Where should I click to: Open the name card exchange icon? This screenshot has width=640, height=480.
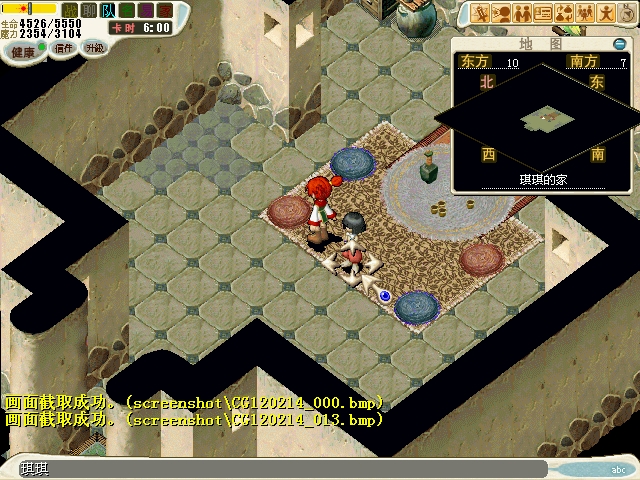point(544,13)
